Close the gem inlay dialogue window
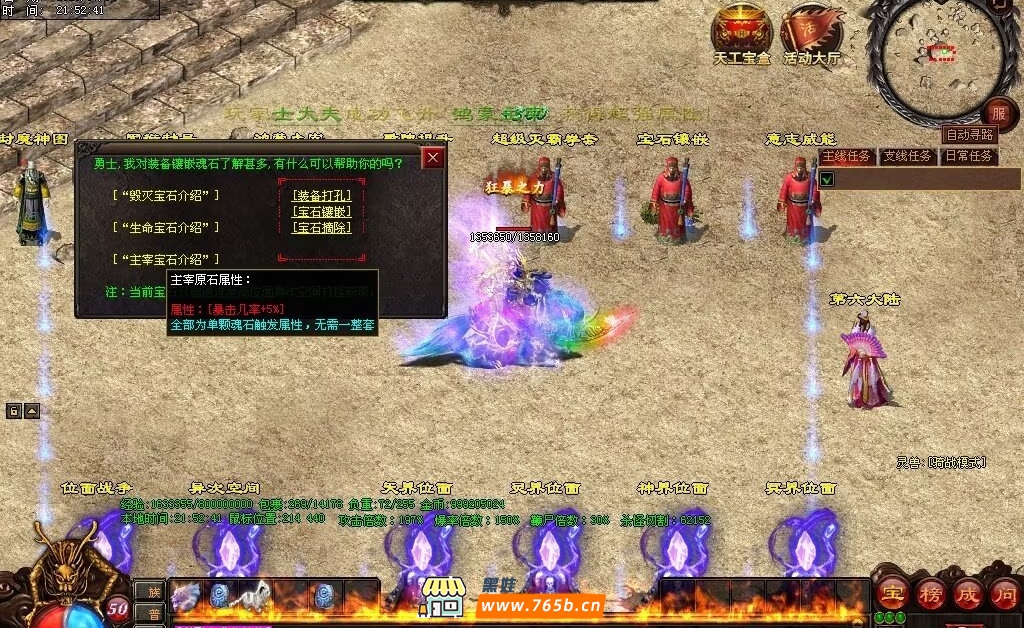Image resolution: width=1024 pixels, height=628 pixels. pyautogui.click(x=433, y=158)
